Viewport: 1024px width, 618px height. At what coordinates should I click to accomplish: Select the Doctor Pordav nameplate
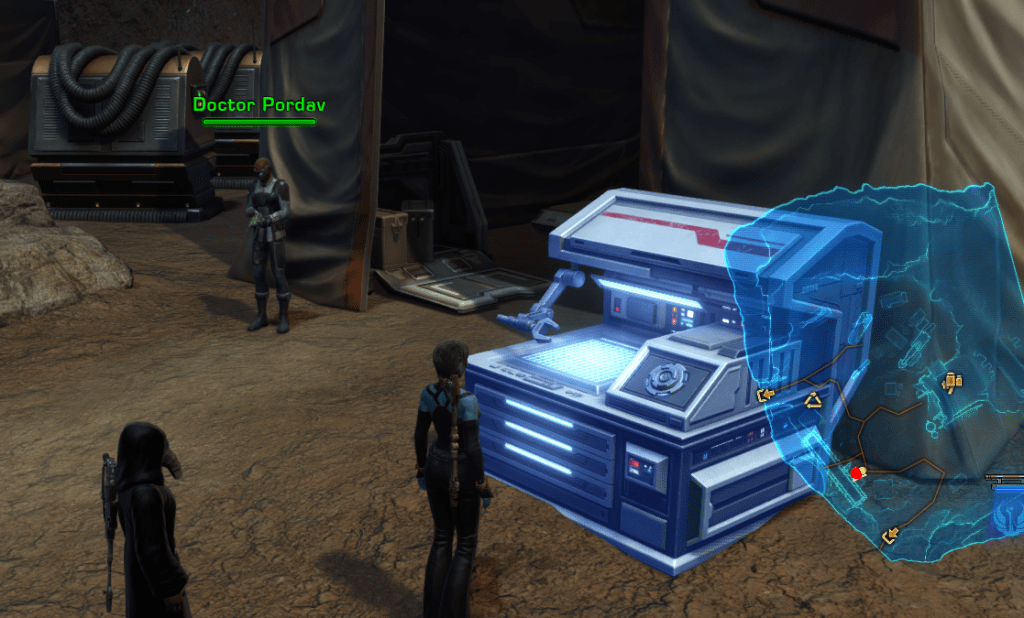259,104
